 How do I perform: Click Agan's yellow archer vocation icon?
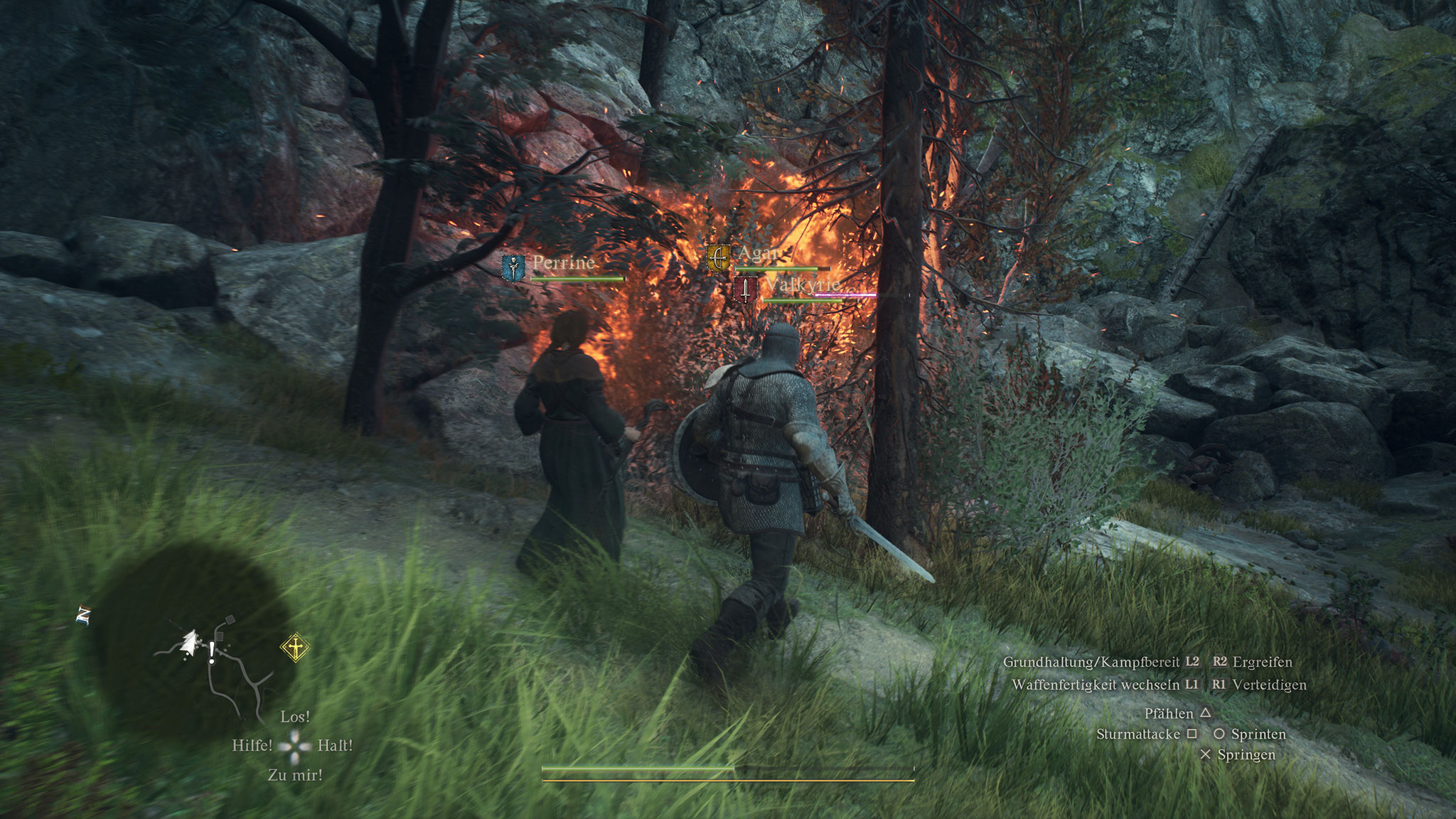point(718,258)
